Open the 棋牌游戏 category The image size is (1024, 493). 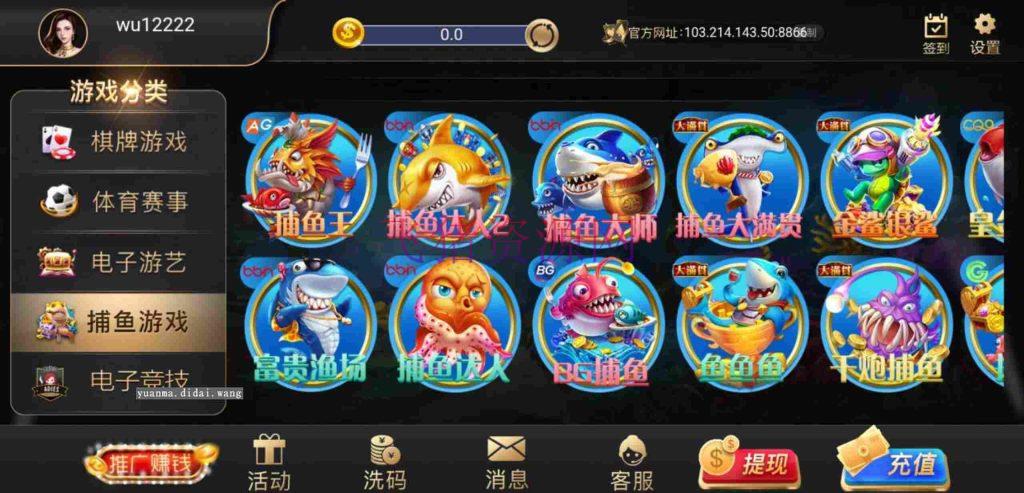118,141
